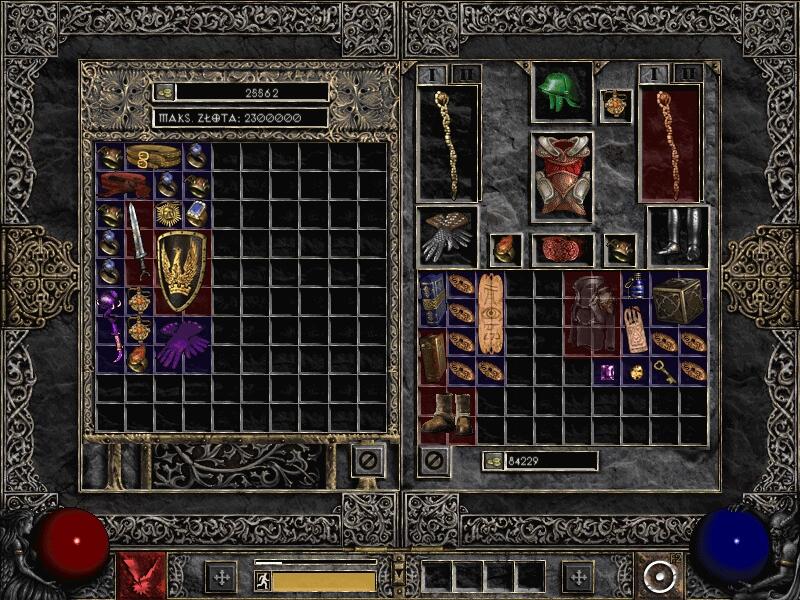
Task: Select the sword in the stash
Action: click(138, 242)
